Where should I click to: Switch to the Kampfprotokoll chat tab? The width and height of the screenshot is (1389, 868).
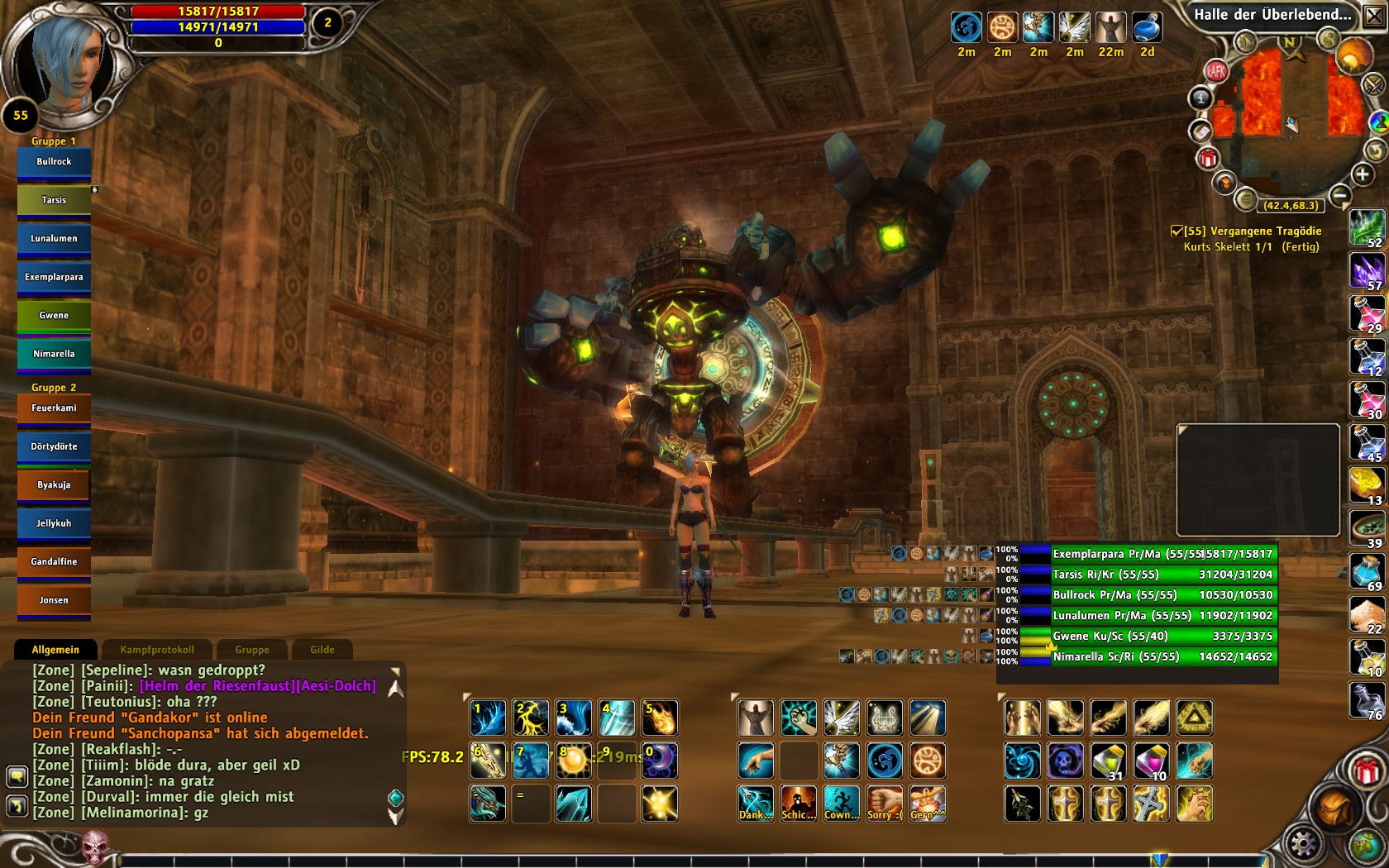(157, 650)
